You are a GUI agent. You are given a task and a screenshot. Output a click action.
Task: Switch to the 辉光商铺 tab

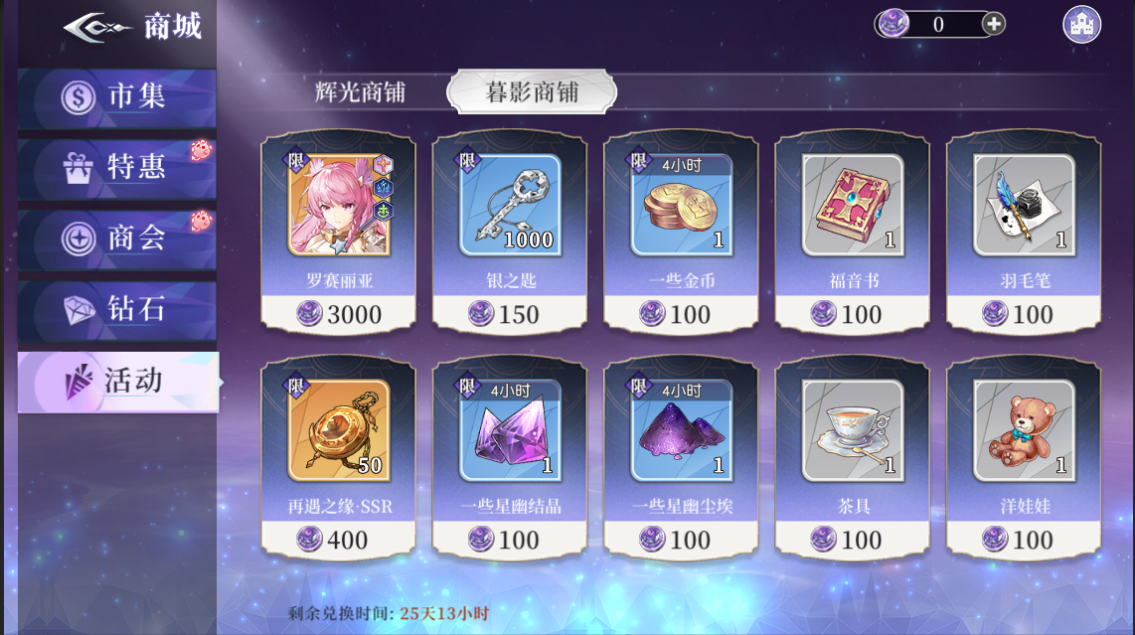360,92
